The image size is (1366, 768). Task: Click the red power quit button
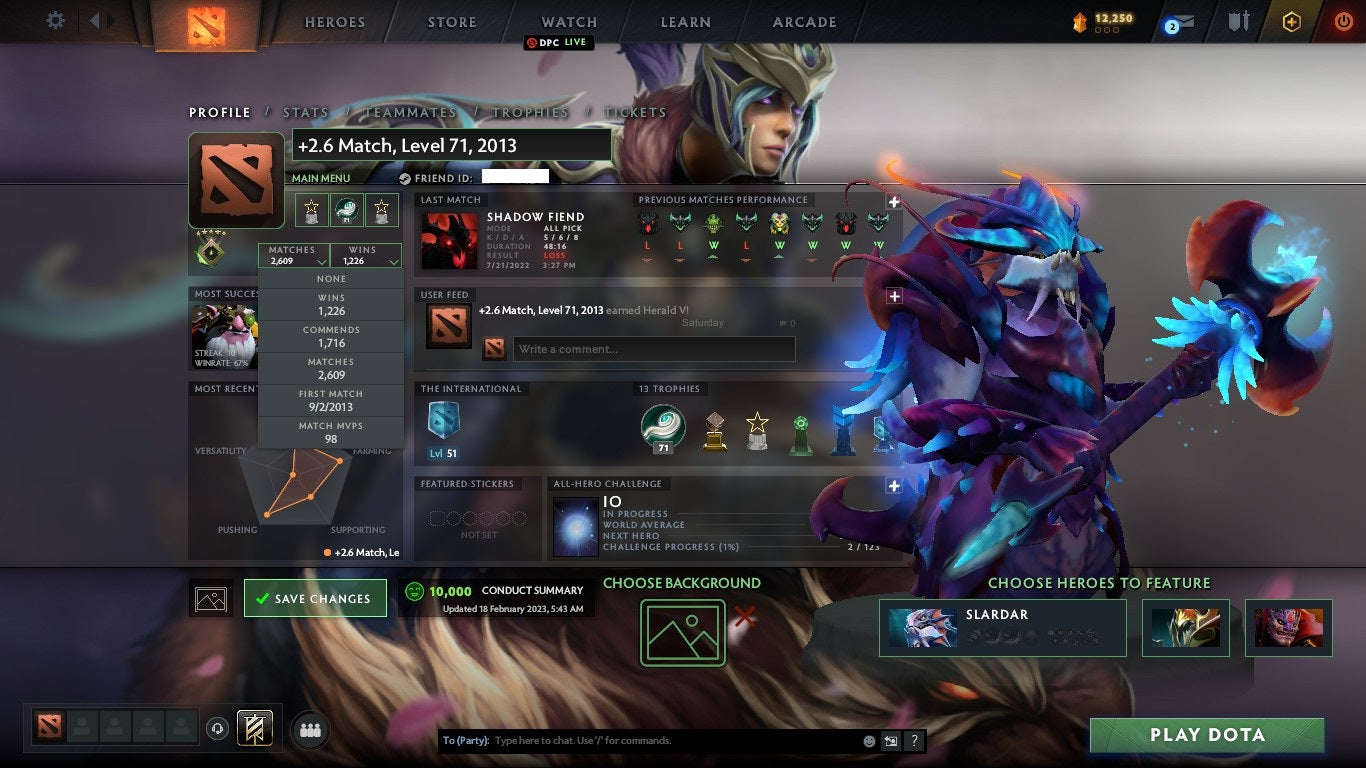tap(1343, 21)
